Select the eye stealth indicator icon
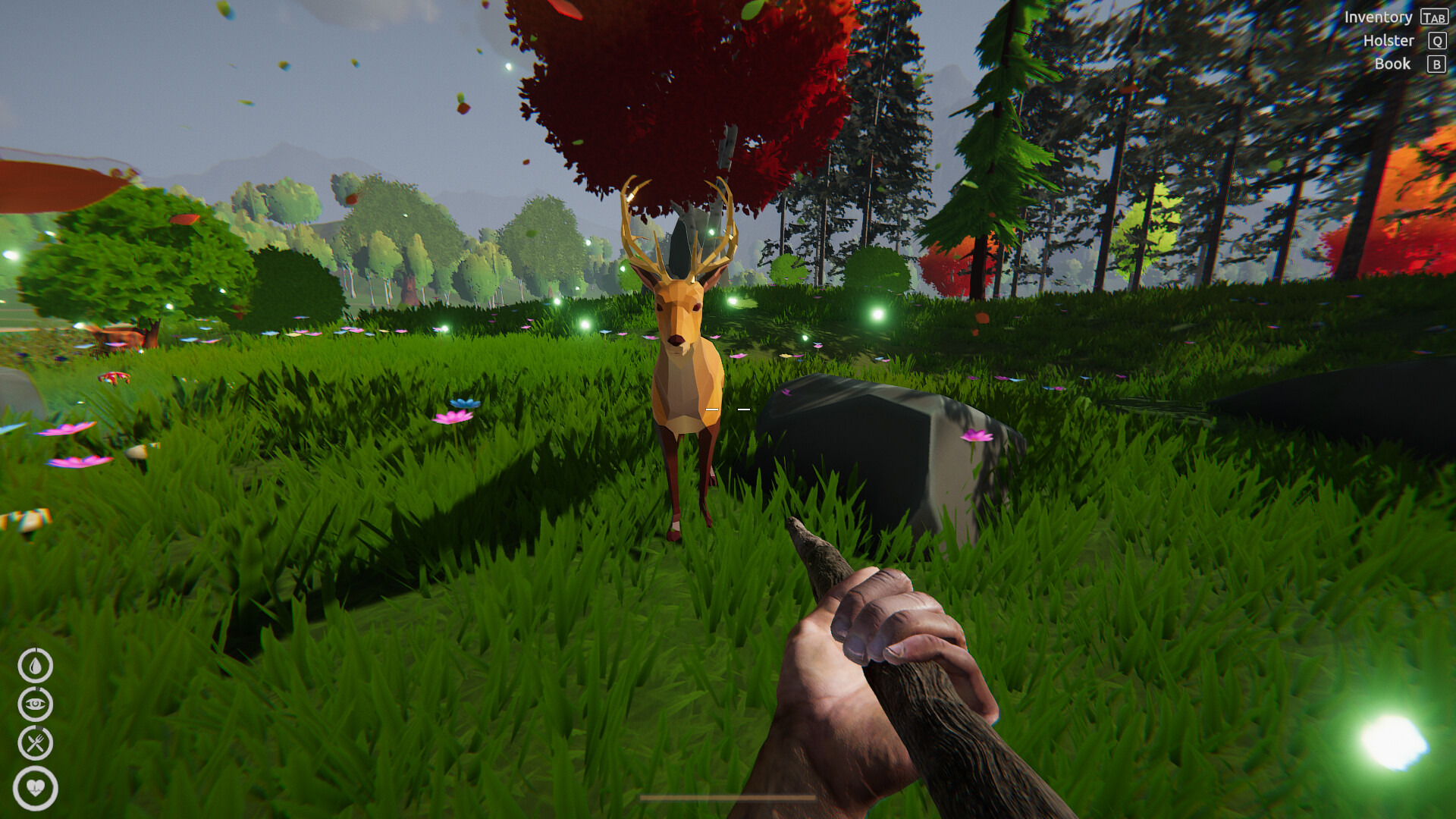 tap(36, 703)
